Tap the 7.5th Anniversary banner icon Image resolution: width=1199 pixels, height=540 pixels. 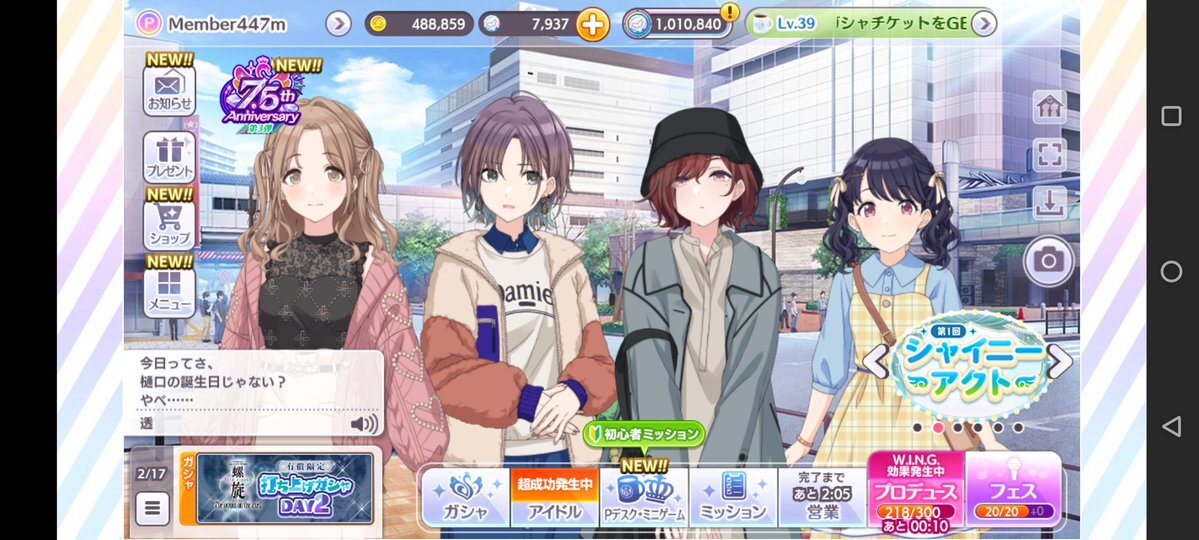(260, 95)
